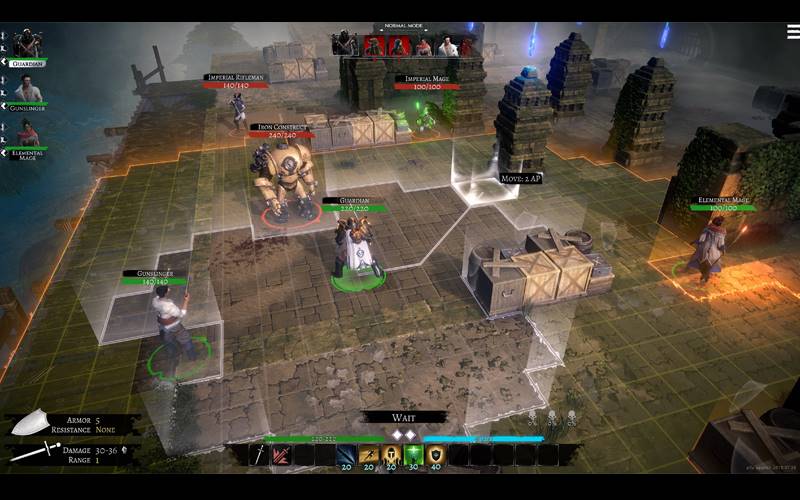The height and width of the screenshot is (500, 800).
Task: Select the Guardian party portrait
Action: click(x=28, y=44)
